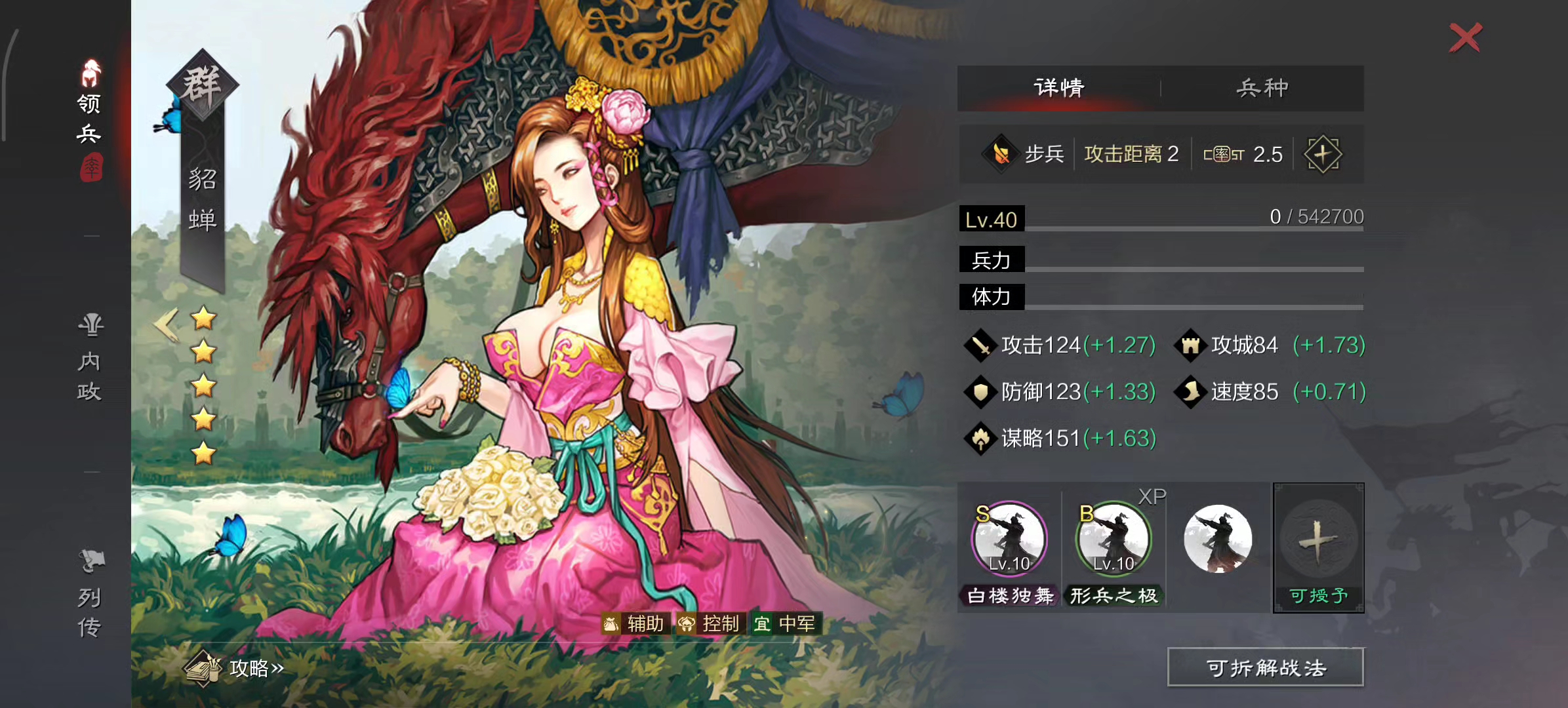Open the B-rank skill 形兵之极
The image size is (1568, 708).
click(1113, 539)
